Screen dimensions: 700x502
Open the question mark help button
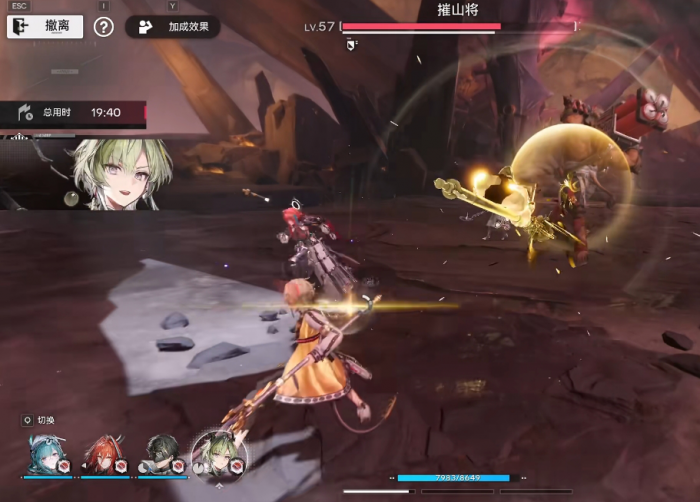click(x=104, y=27)
